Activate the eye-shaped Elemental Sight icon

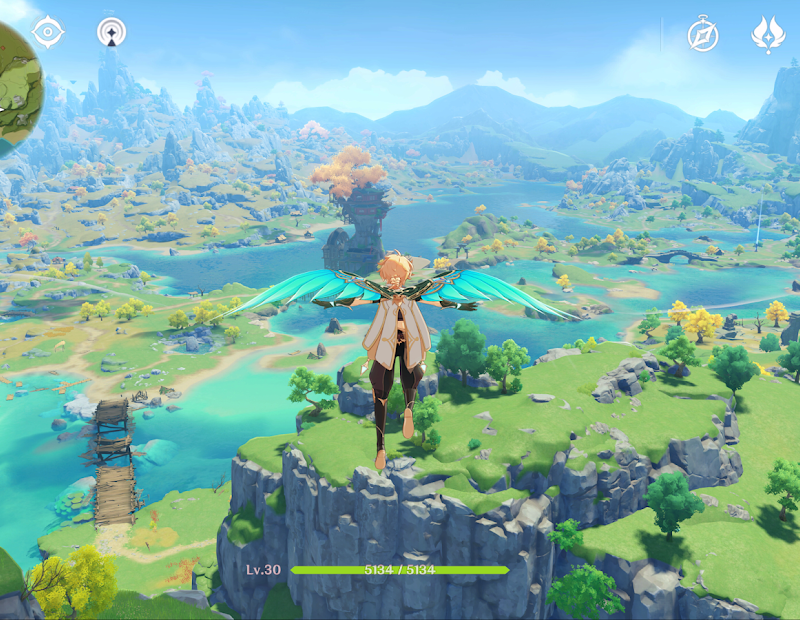47,32
